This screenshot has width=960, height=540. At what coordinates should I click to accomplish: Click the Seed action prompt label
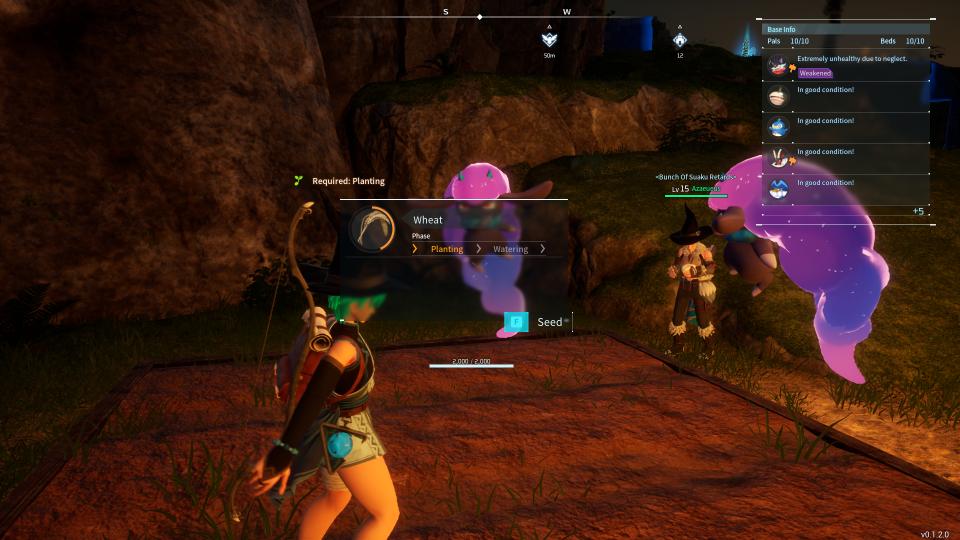[550, 322]
